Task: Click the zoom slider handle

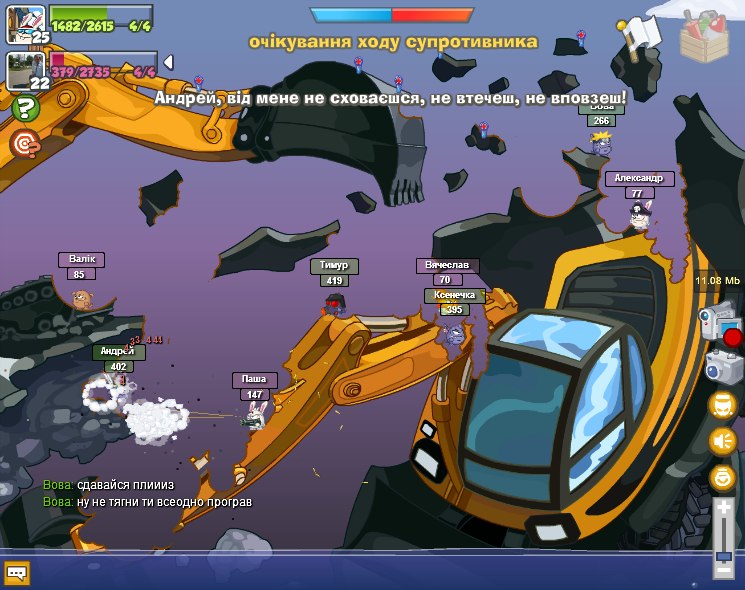Action: point(723,555)
